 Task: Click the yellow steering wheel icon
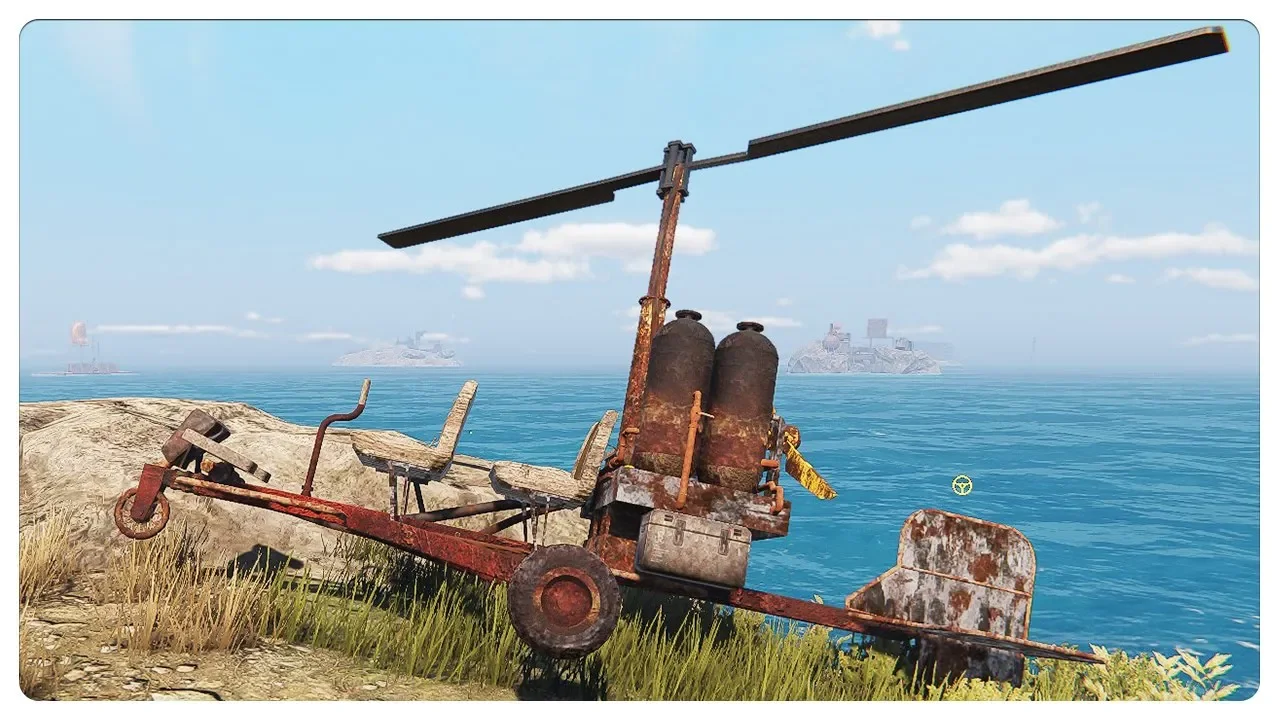(962, 485)
